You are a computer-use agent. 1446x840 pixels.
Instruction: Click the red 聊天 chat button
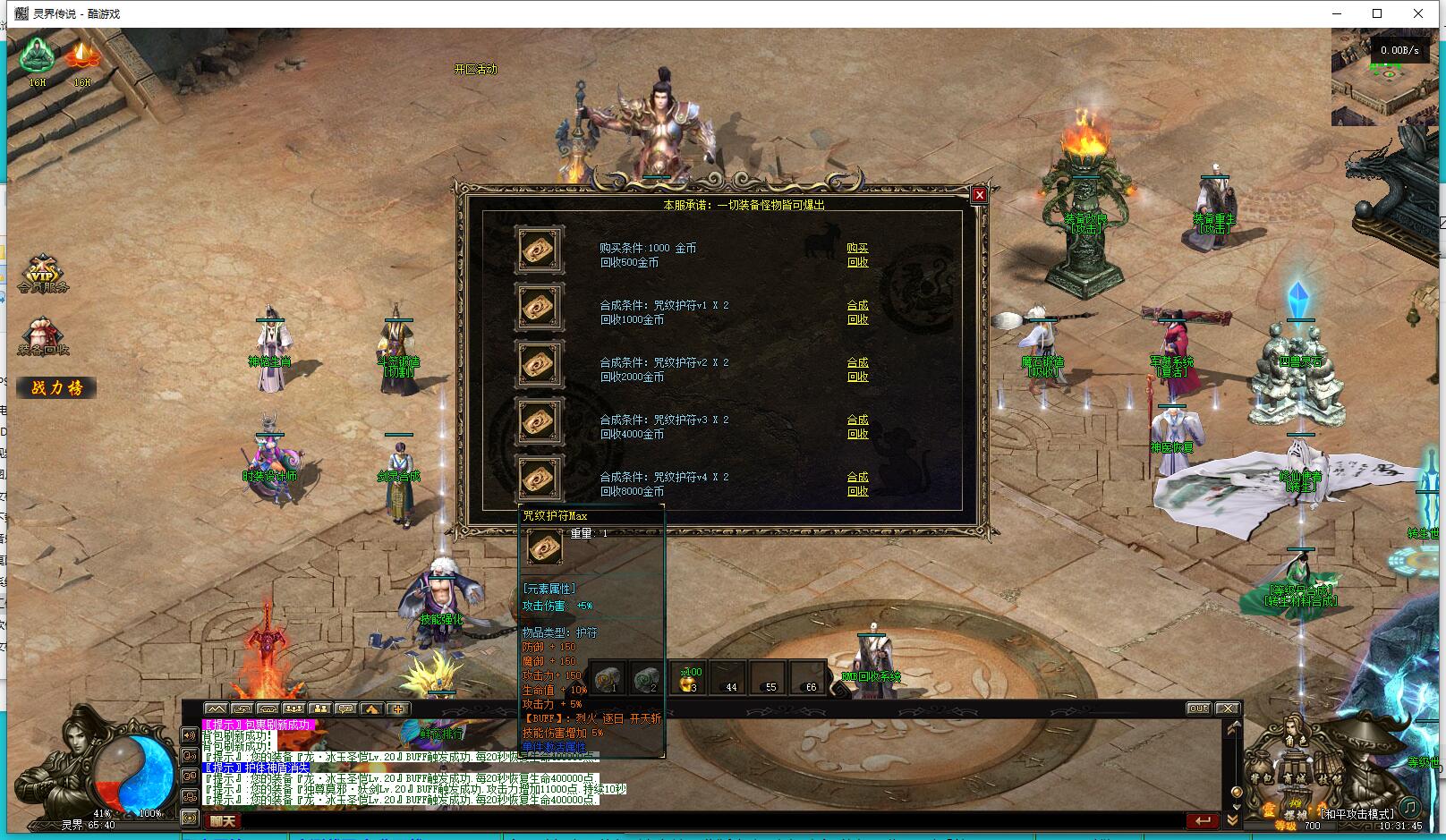tap(223, 820)
